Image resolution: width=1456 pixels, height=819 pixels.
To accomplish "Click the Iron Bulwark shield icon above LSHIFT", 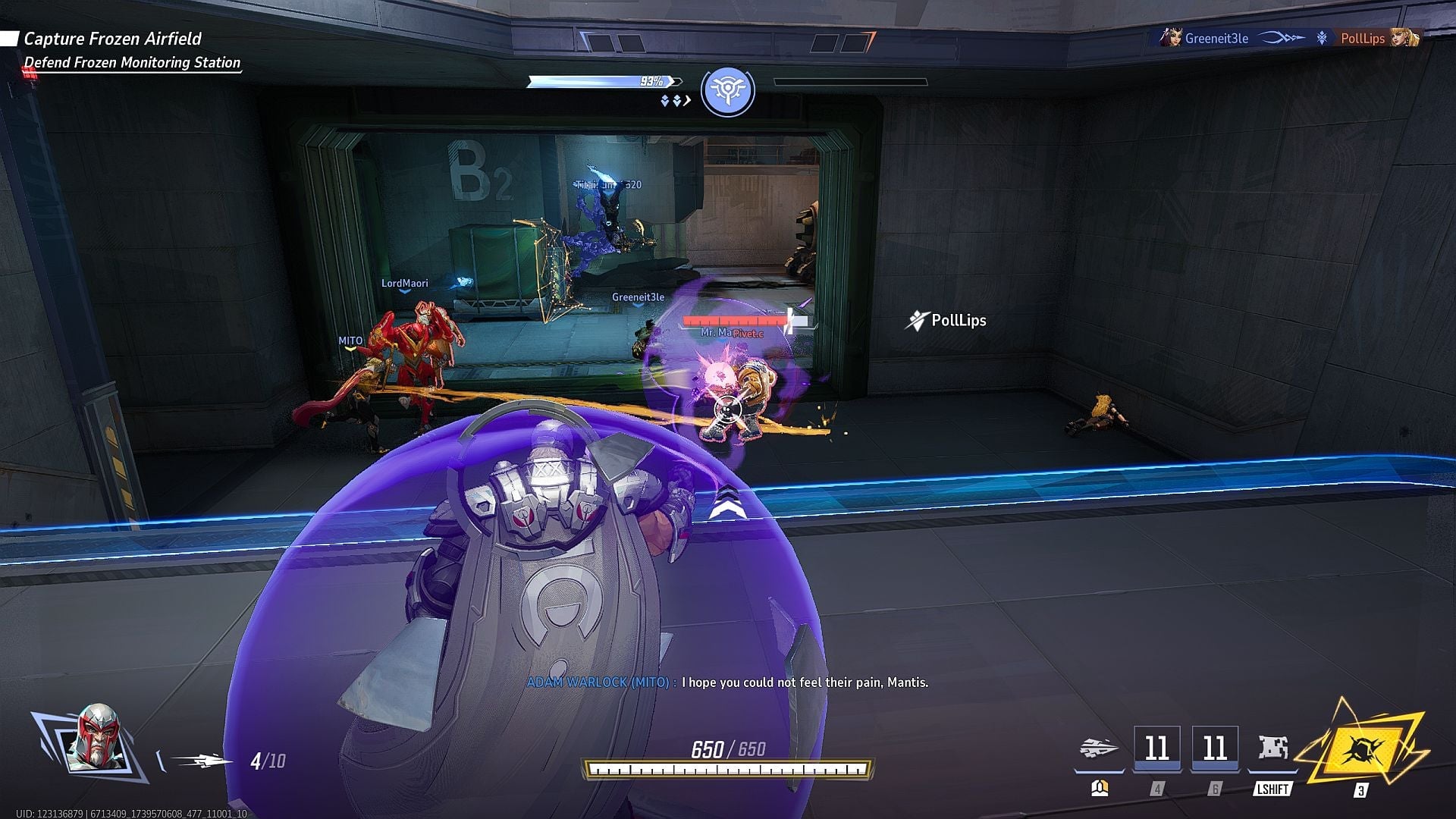I will [1272, 747].
